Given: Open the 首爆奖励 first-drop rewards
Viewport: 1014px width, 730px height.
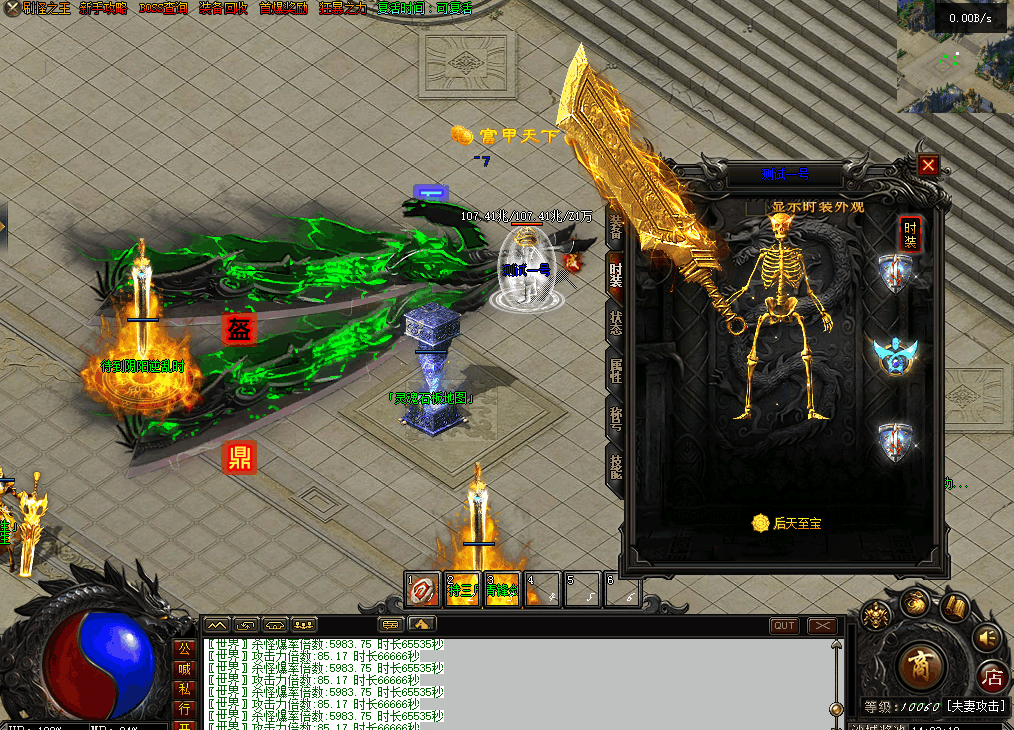Looking at the screenshot, I should click(283, 8).
